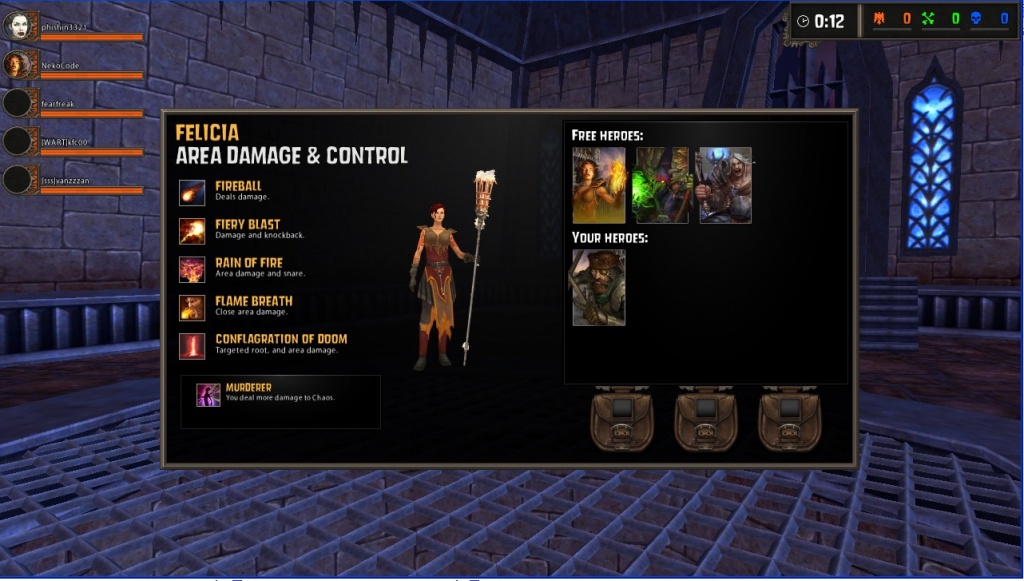Select the Fireball ability icon
Screen dimensions: 1024x581
pyautogui.click(x=192, y=193)
